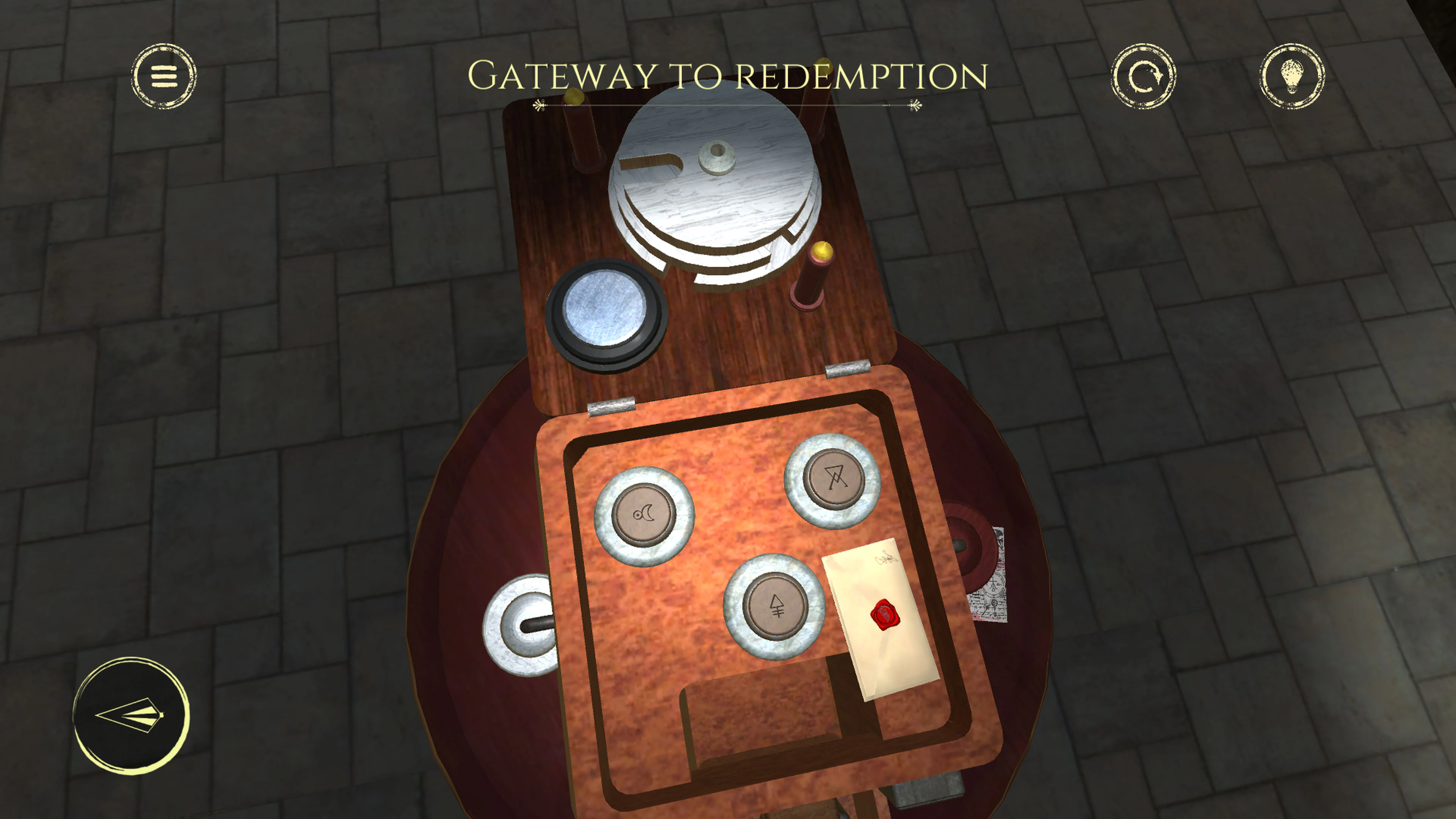The width and height of the screenshot is (1456, 819).
Task: Open the hamburger menu icon
Action: point(164,76)
